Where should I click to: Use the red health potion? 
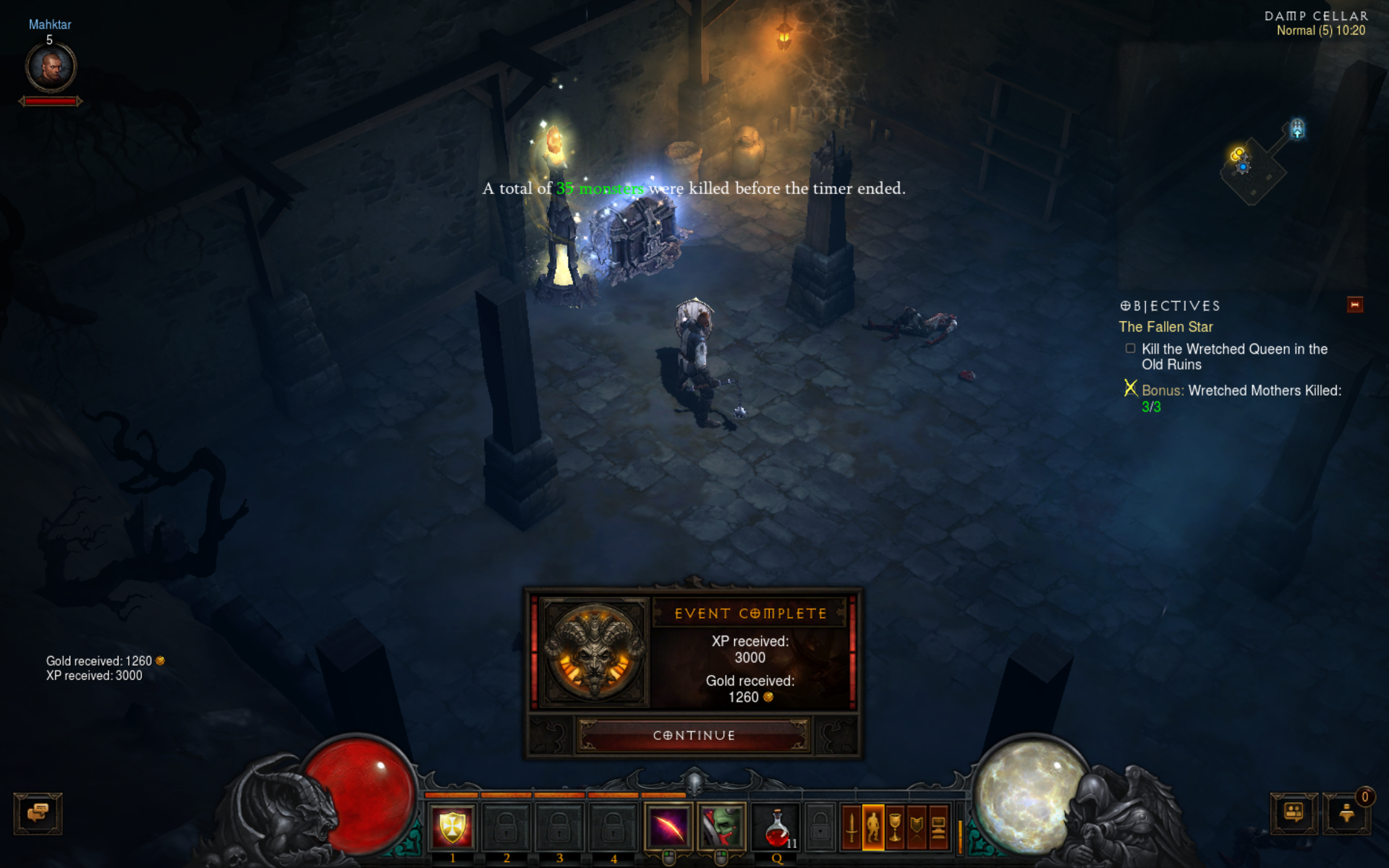(x=776, y=826)
